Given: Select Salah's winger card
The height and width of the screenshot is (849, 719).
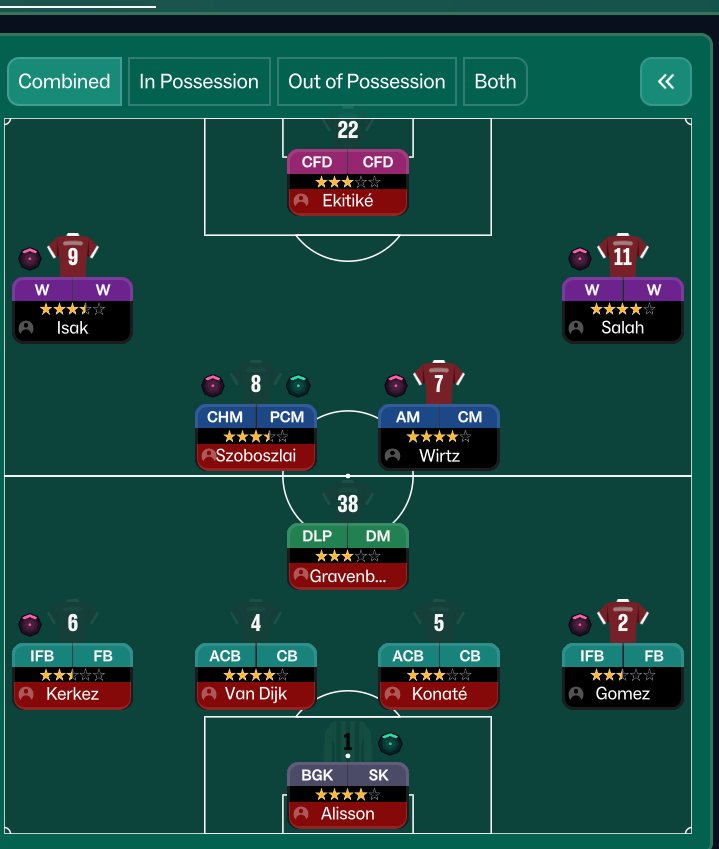Looking at the screenshot, I should (x=622, y=309).
